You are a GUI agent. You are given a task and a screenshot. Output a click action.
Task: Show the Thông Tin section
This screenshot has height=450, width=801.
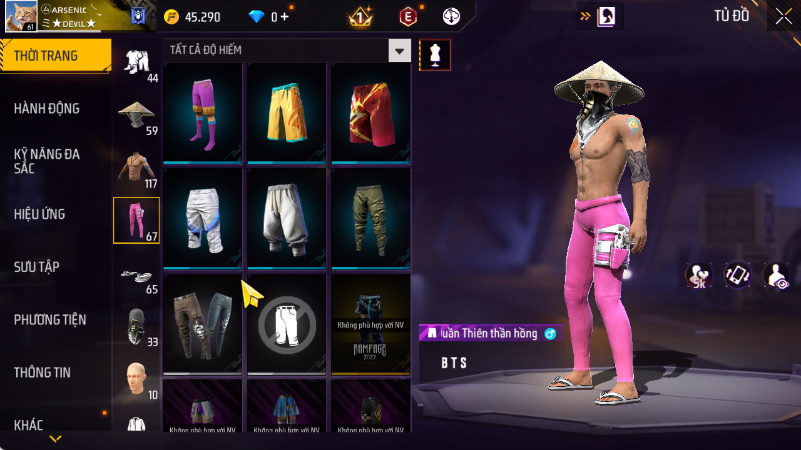tap(42, 372)
